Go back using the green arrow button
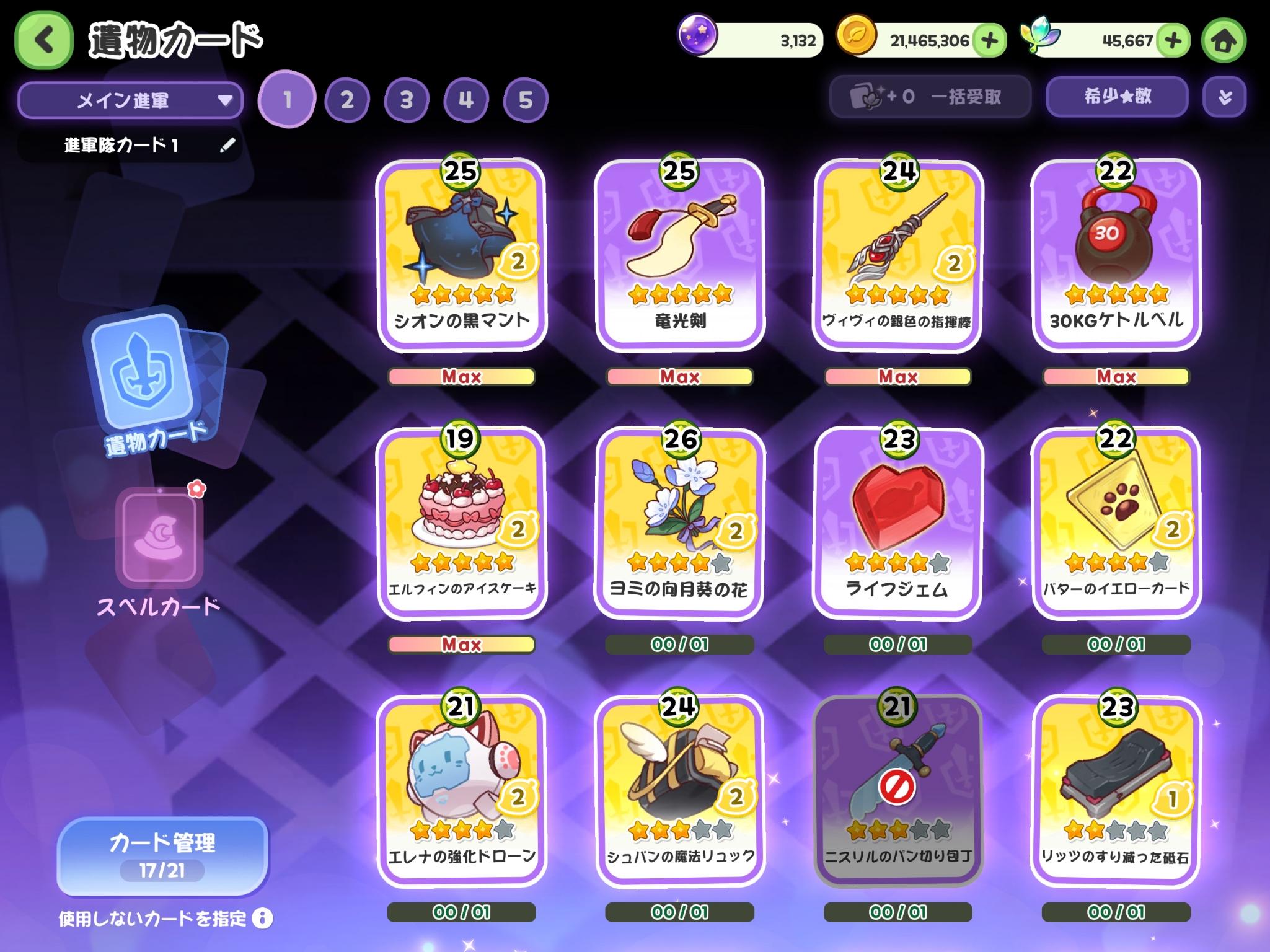The image size is (1270, 952). 43,41
